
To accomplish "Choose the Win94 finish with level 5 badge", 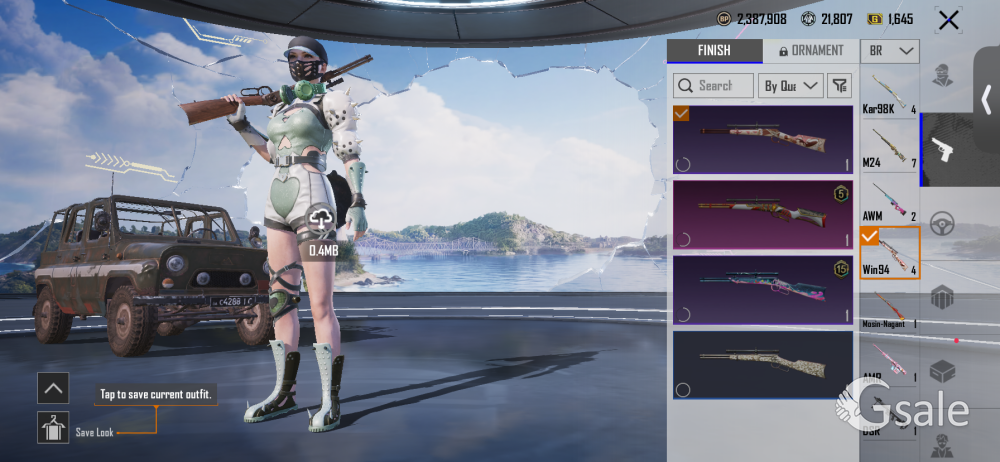I will click(x=762, y=214).
